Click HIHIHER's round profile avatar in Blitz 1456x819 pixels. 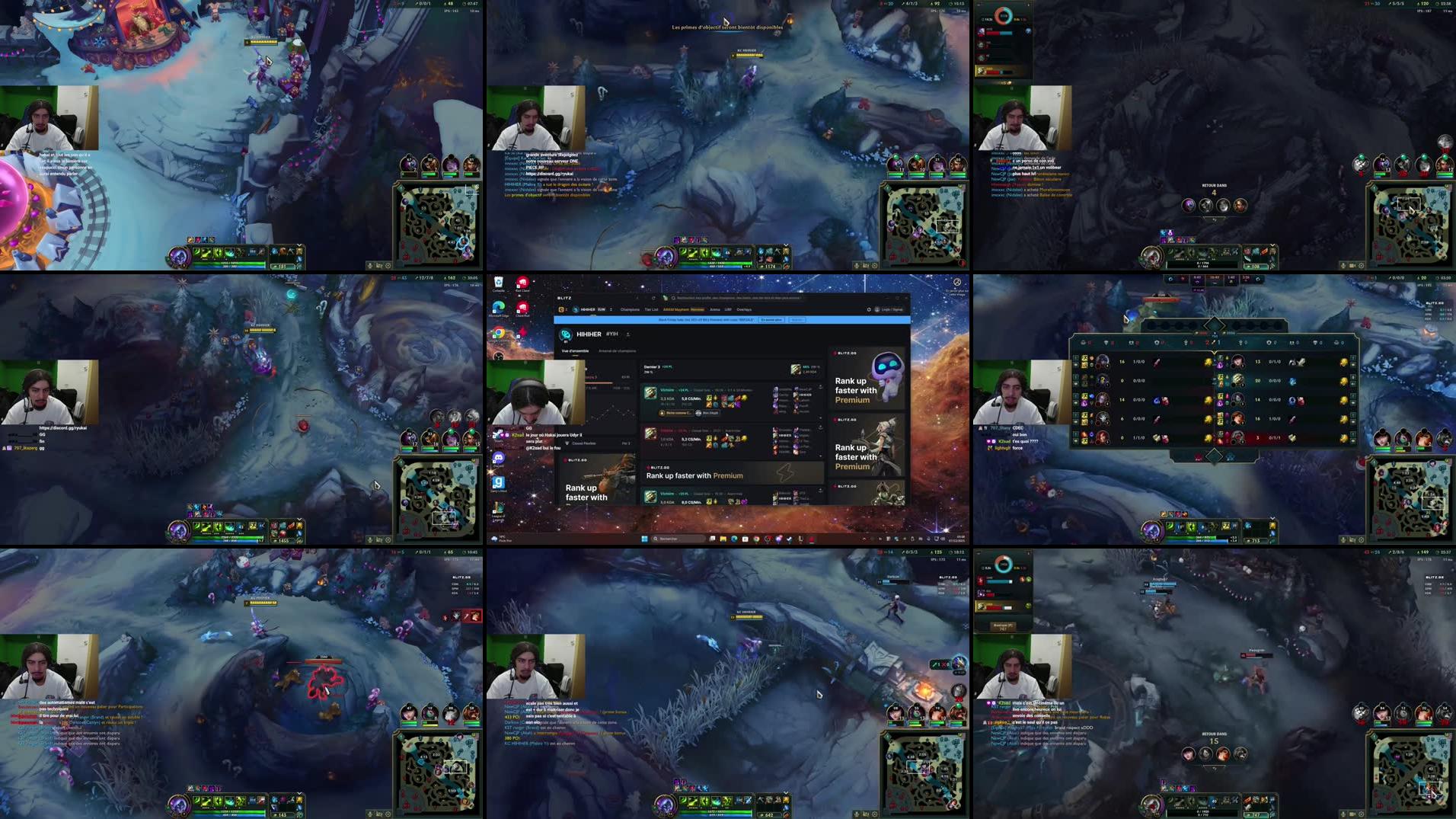[566, 334]
